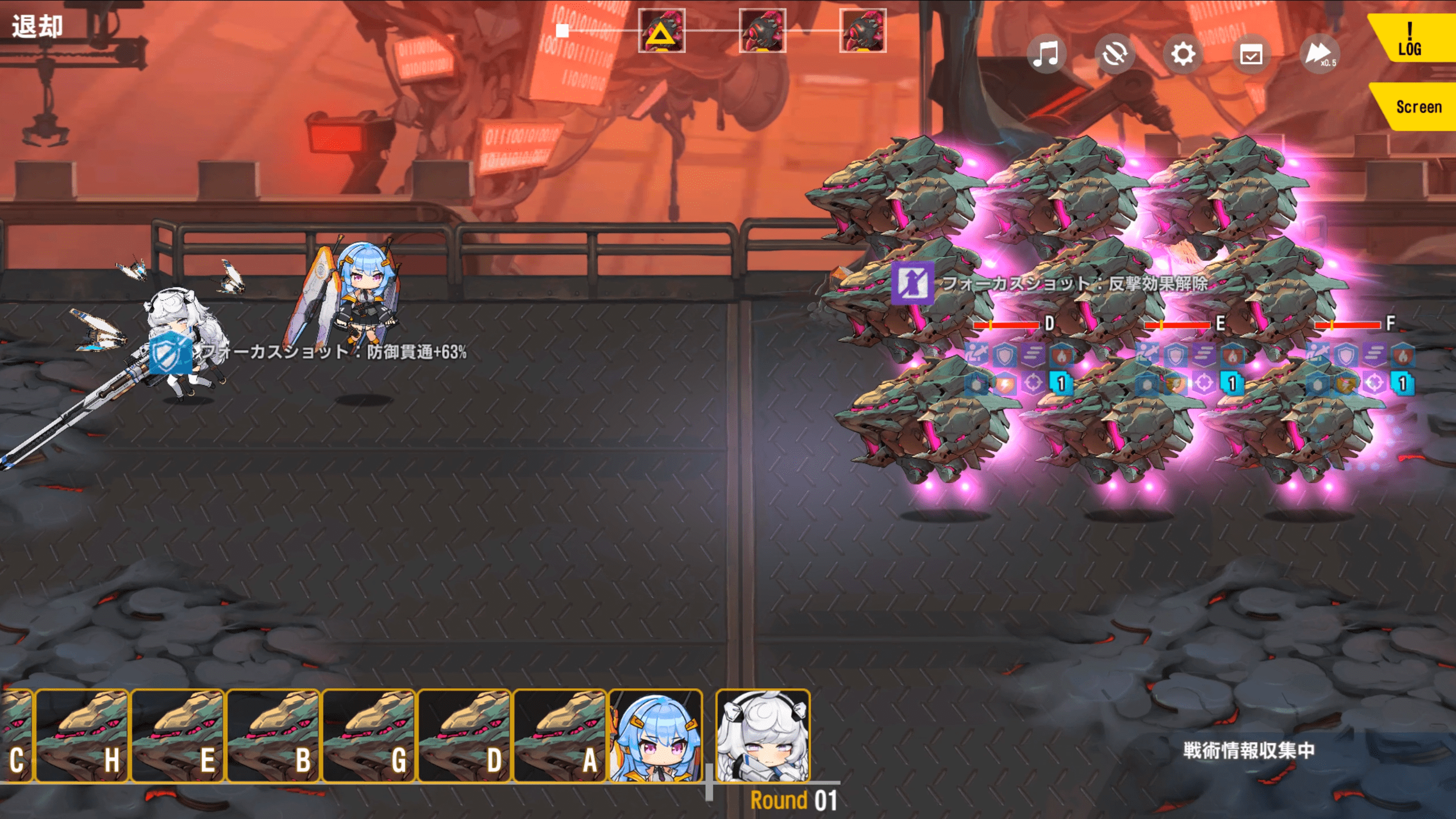
Task: Open the gear settings menu
Action: click(x=1183, y=55)
